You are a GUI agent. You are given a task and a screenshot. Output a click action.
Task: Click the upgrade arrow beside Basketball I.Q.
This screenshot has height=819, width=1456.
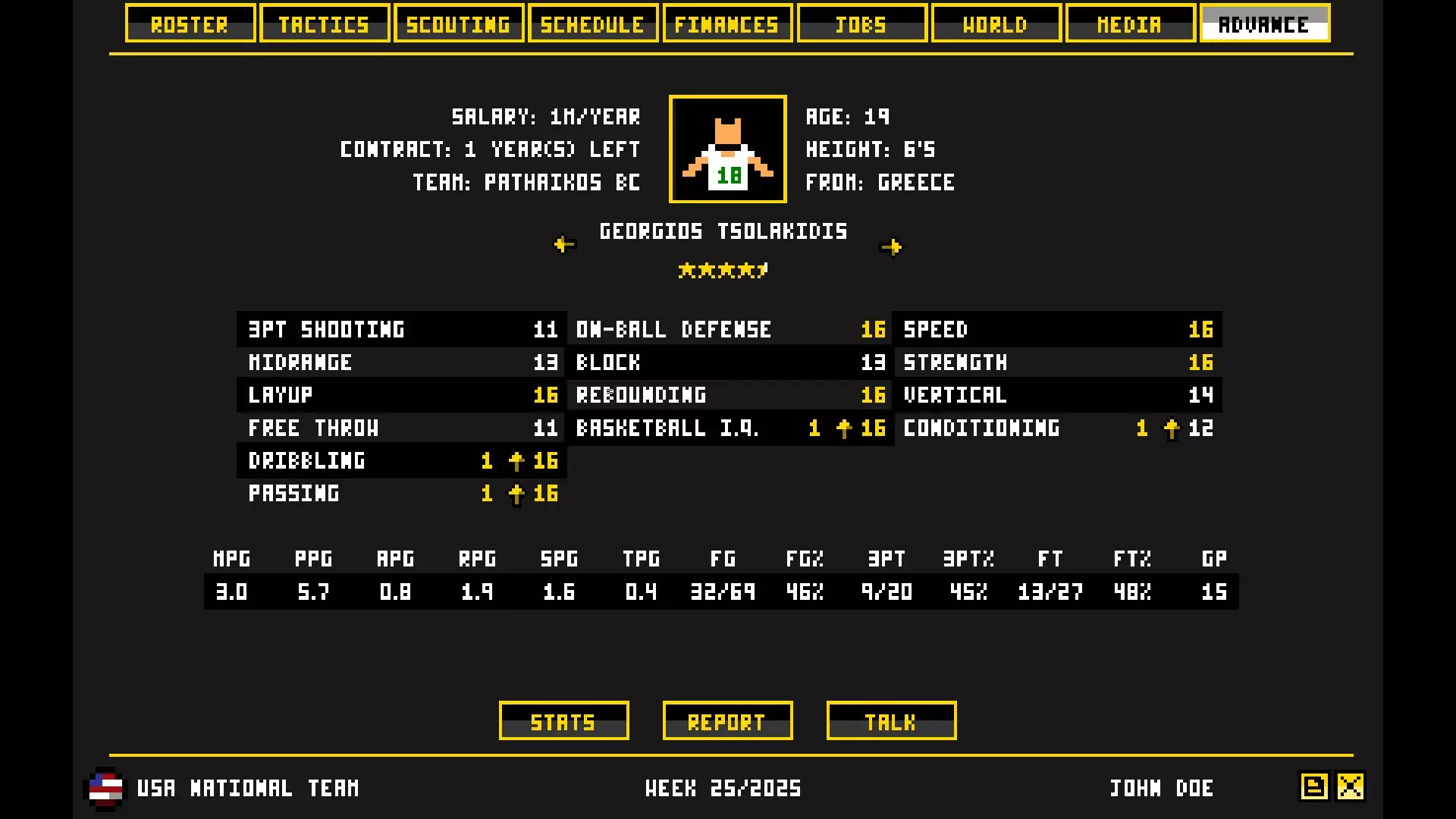[843, 428]
